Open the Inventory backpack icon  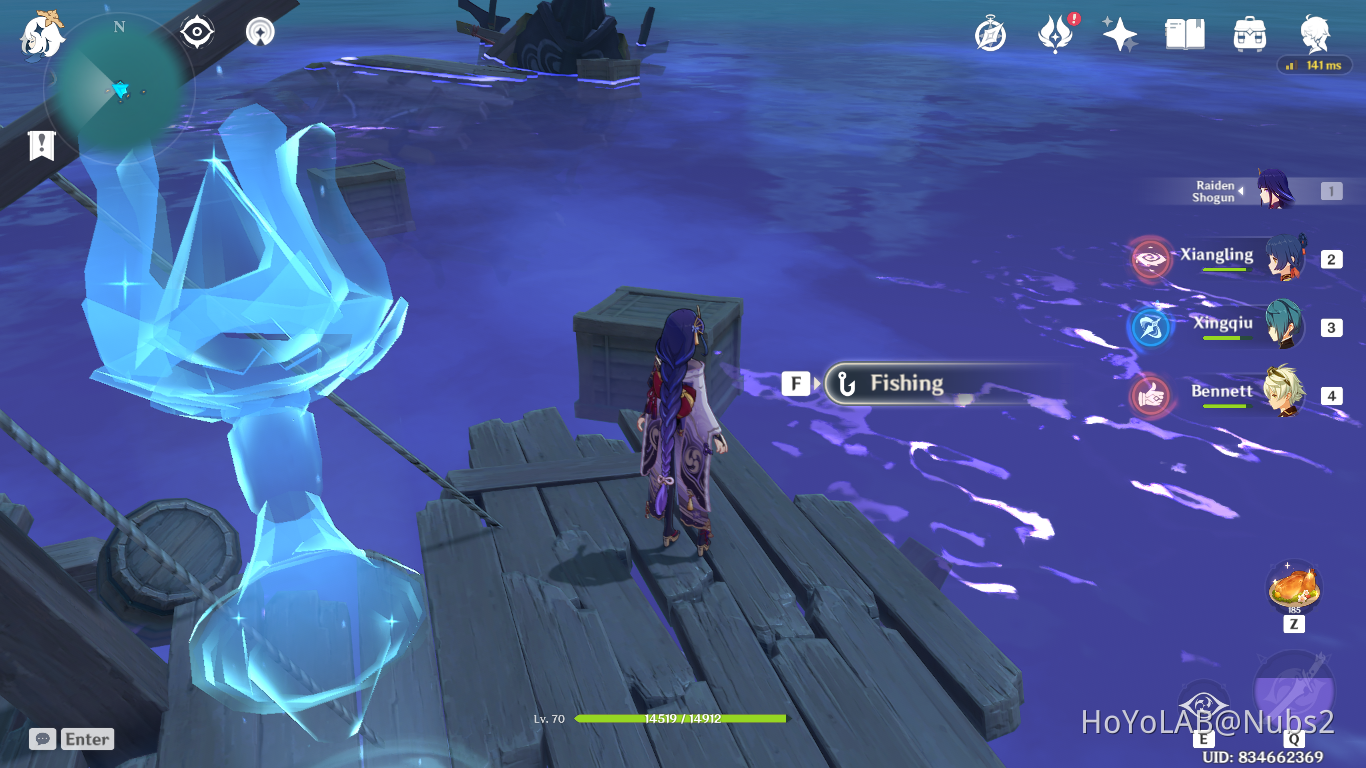tap(1249, 33)
